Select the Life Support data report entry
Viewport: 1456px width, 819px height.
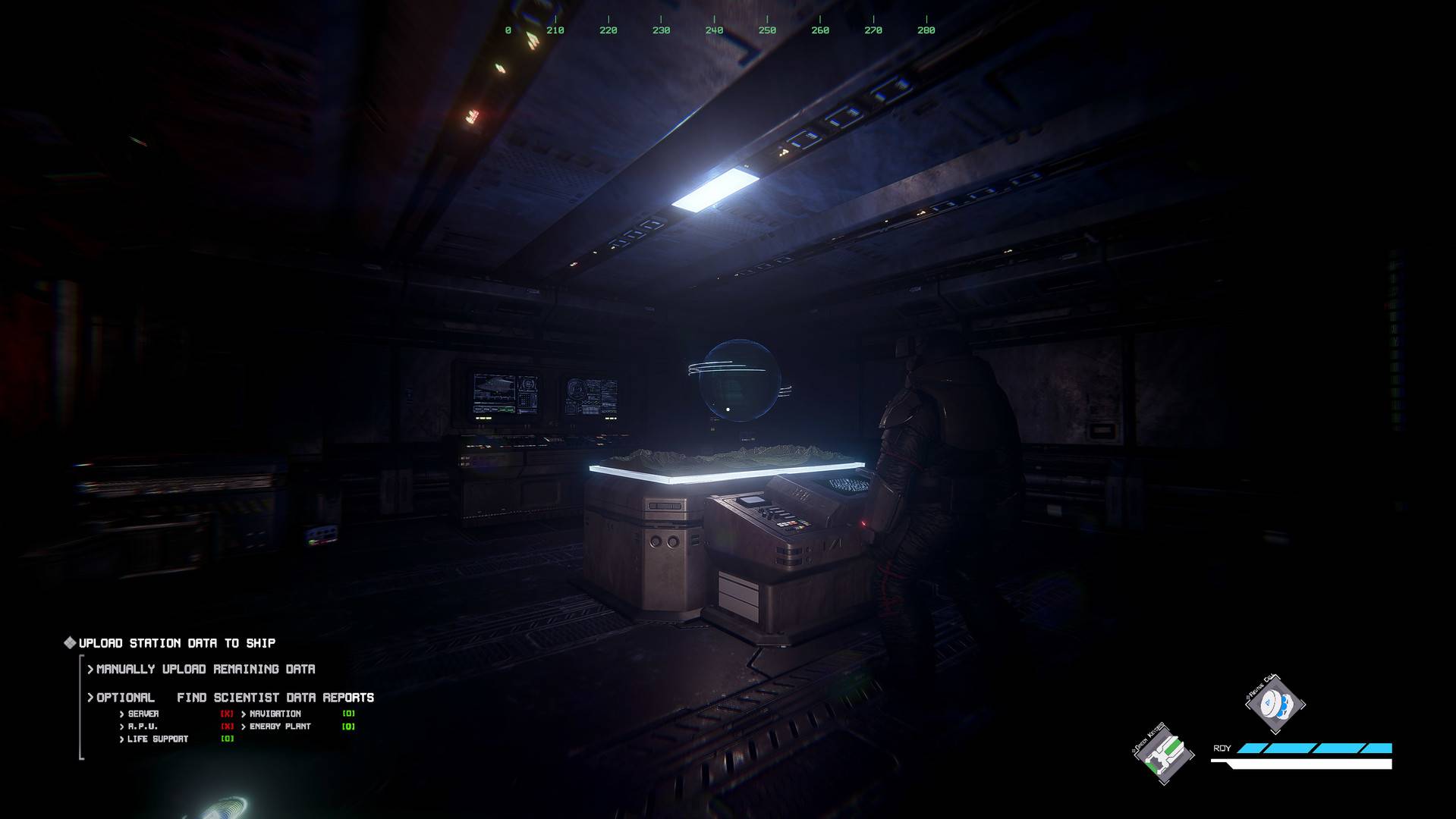[x=158, y=739]
